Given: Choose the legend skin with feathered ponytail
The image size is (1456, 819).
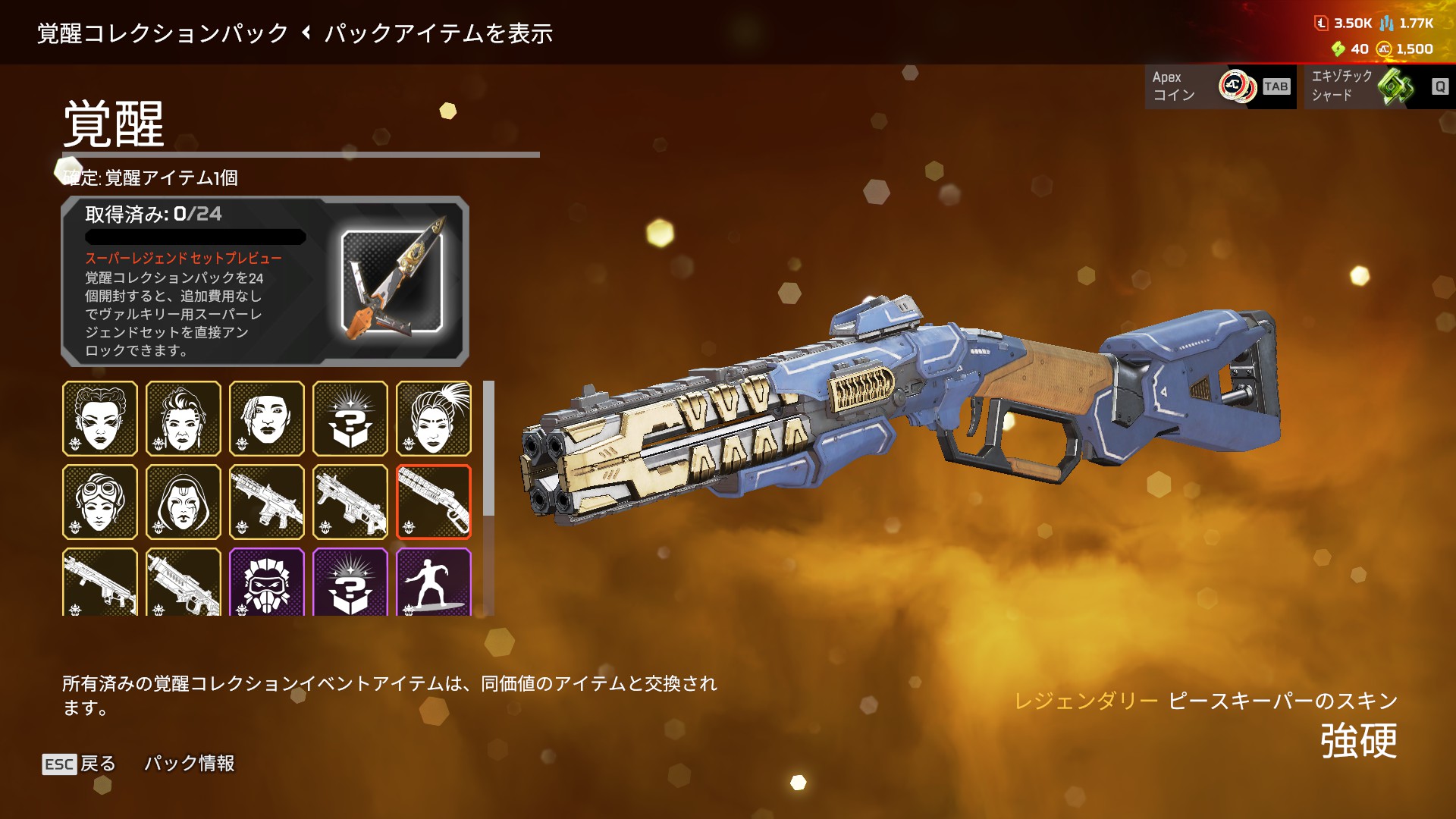Looking at the screenshot, I should tap(434, 419).
